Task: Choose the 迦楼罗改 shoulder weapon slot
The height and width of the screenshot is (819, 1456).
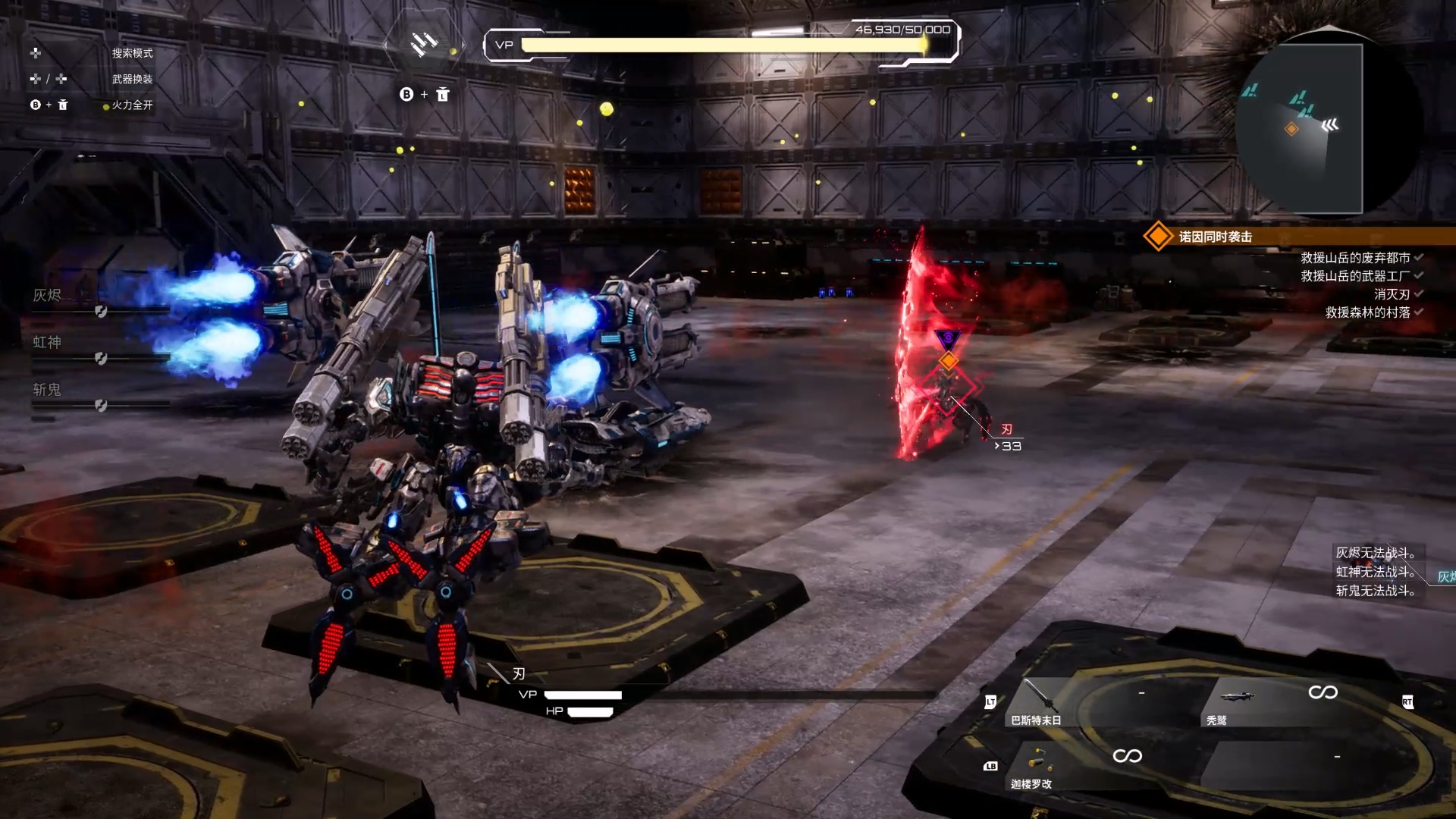Action: 1033,767
